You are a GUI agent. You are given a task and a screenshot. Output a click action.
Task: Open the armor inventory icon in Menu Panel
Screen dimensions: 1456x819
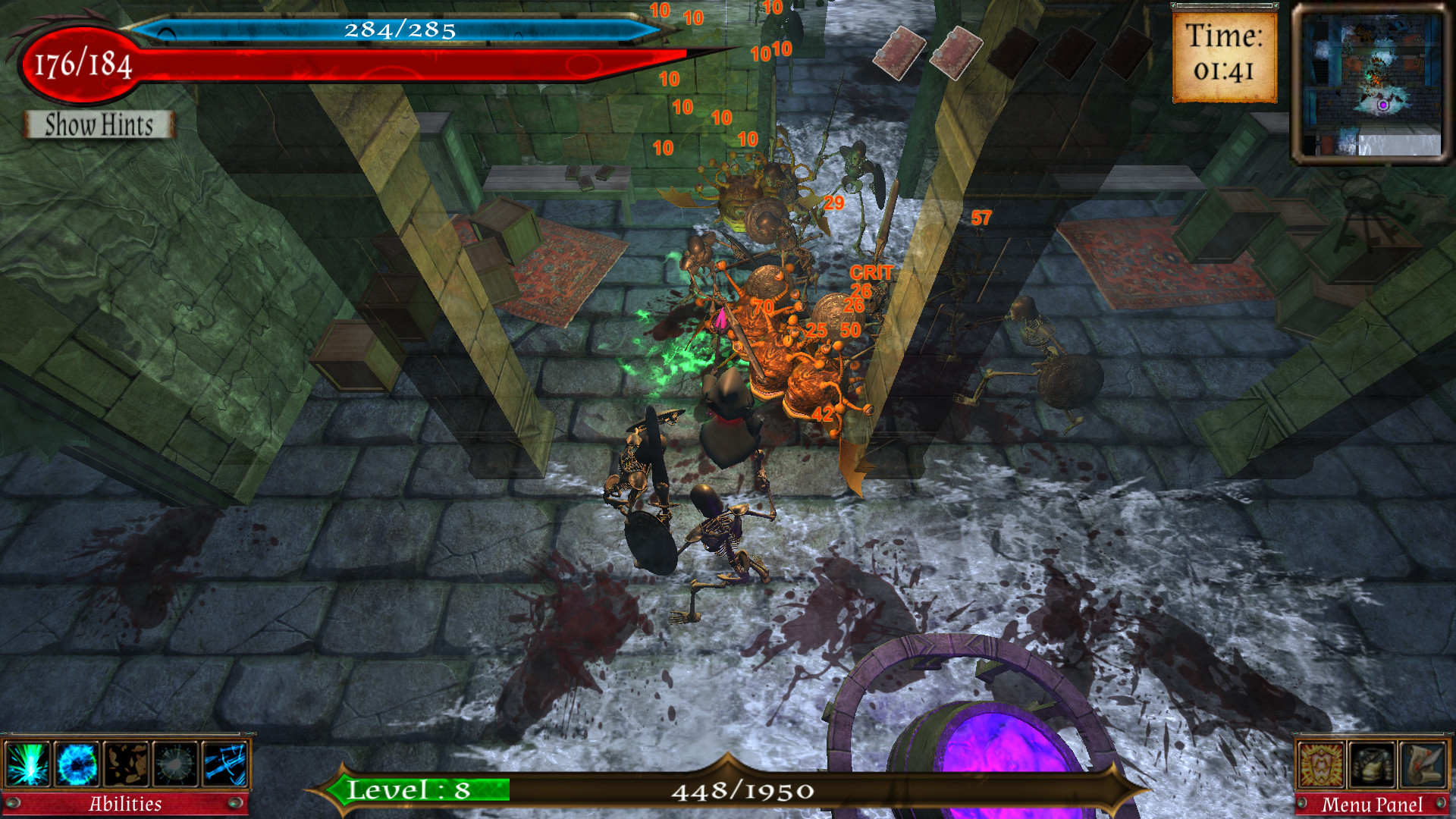point(1372,765)
